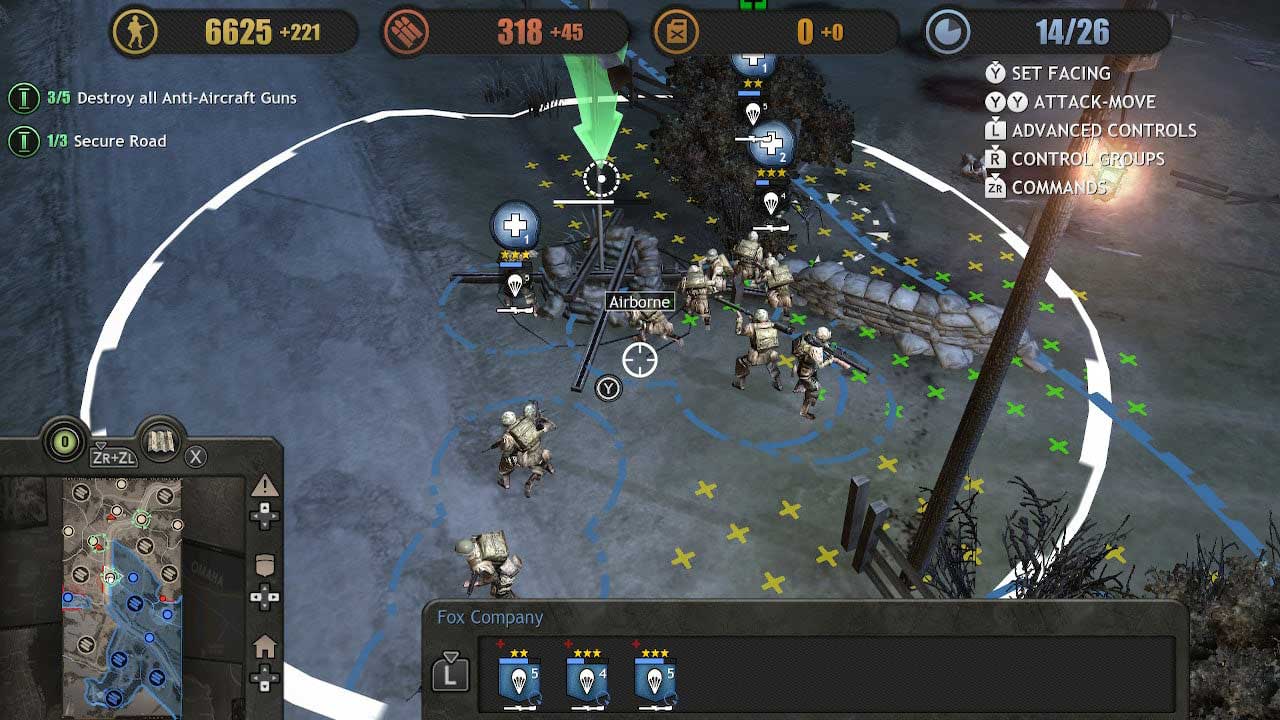The height and width of the screenshot is (720, 1280).
Task: Click the home base icon
Action: [265, 648]
